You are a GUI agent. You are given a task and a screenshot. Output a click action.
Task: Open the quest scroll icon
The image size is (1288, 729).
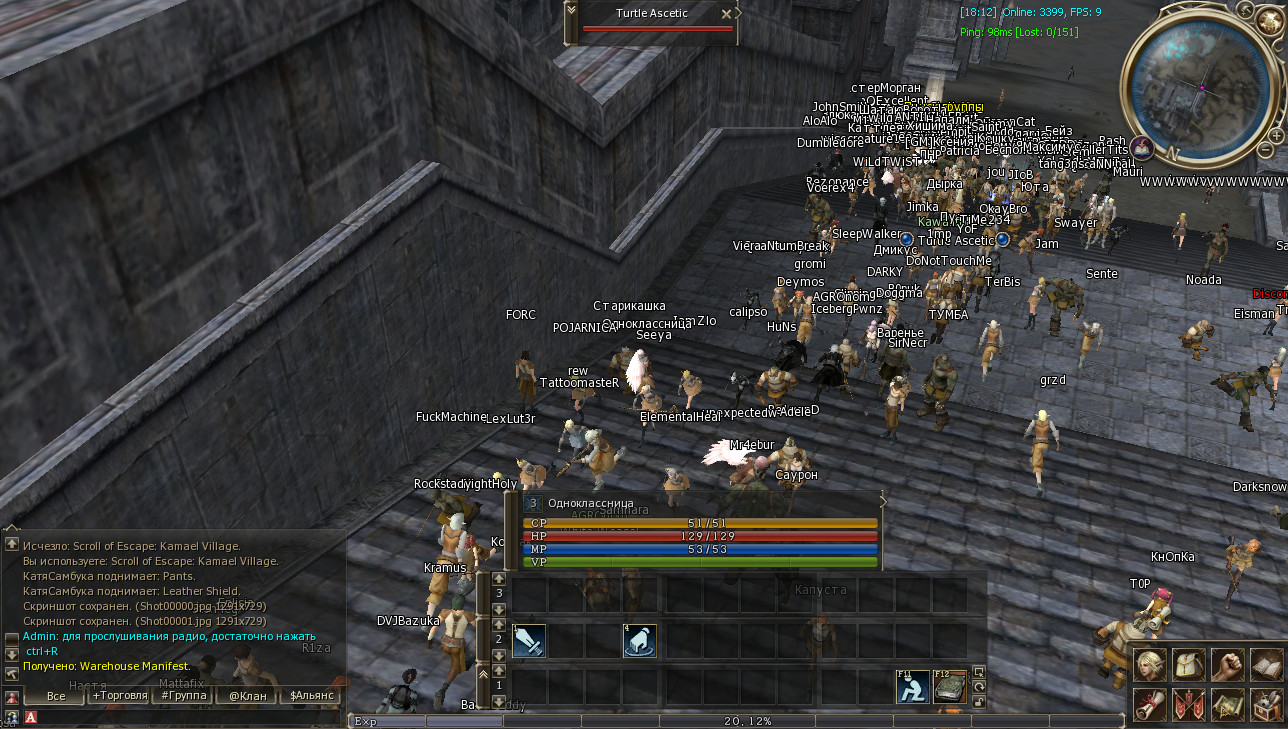click(x=1150, y=704)
